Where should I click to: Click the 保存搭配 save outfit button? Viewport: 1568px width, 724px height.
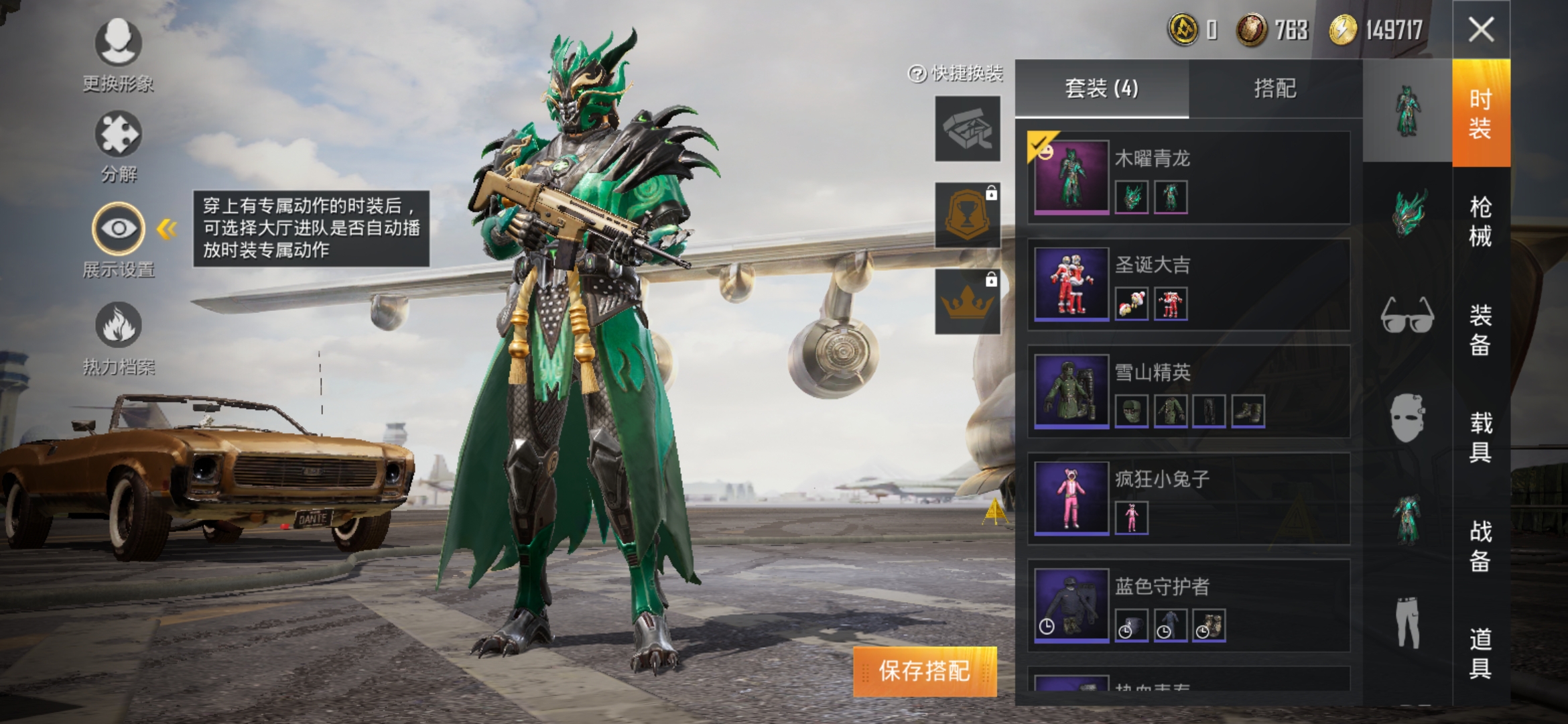pos(924,671)
